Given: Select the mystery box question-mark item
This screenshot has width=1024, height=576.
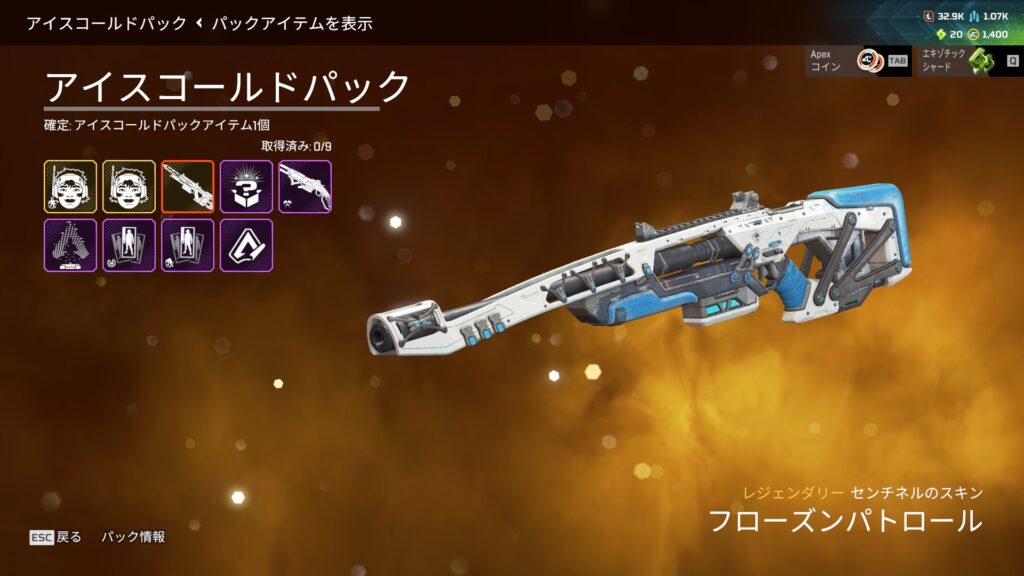Looking at the screenshot, I should 246,186.
